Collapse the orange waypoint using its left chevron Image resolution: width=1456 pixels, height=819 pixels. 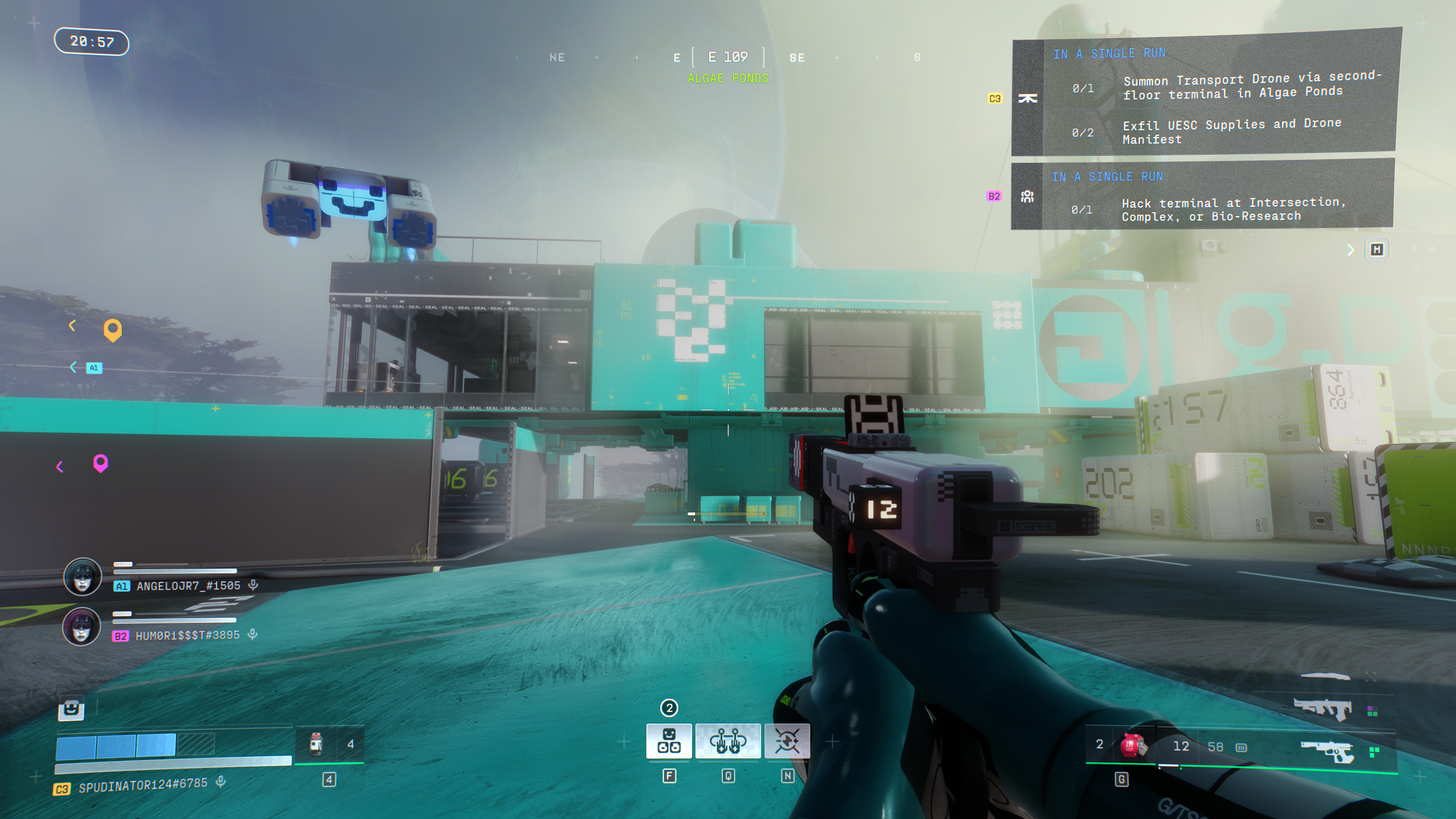point(72,326)
